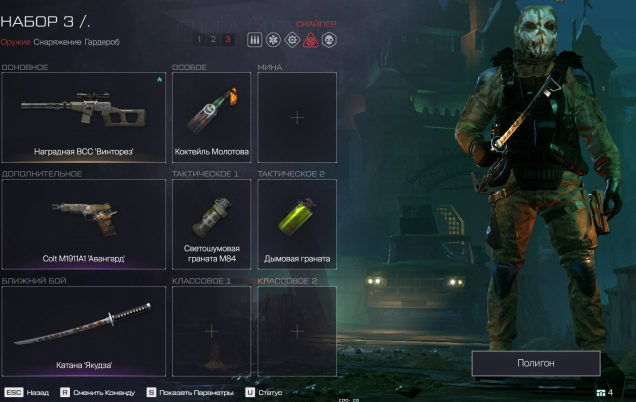Select the red sniper class icon
The height and width of the screenshot is (402, 636).
click(x=310, y=39)
